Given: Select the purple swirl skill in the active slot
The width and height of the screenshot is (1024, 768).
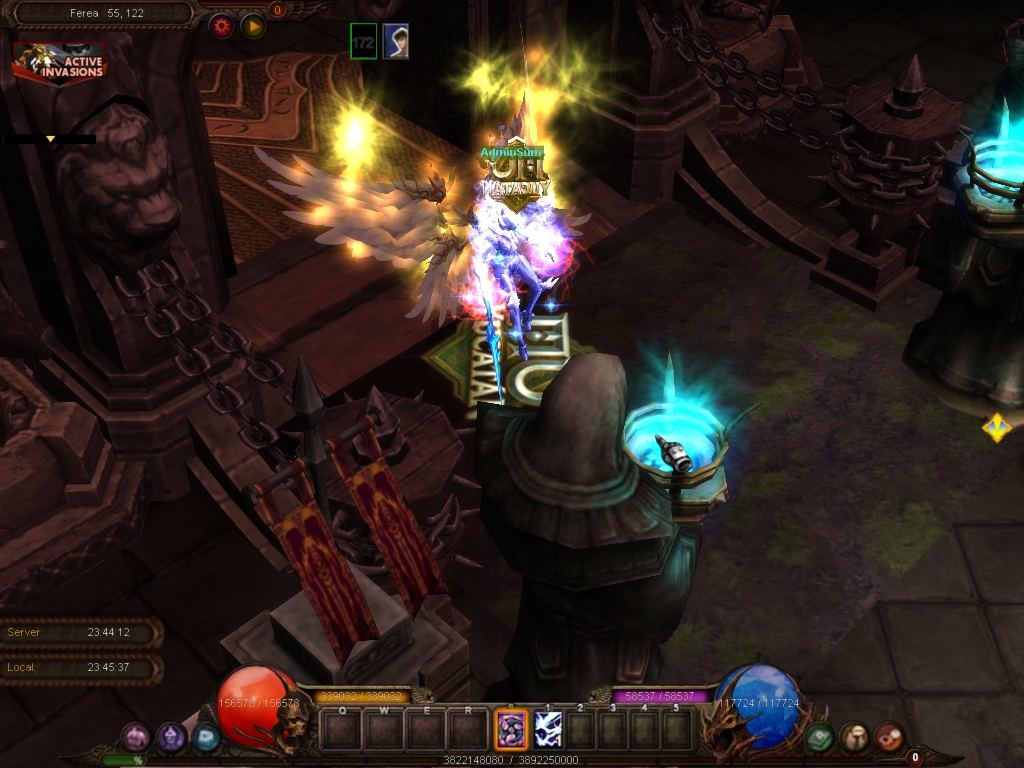Looking at the screenshot, I should click(511, 729).
